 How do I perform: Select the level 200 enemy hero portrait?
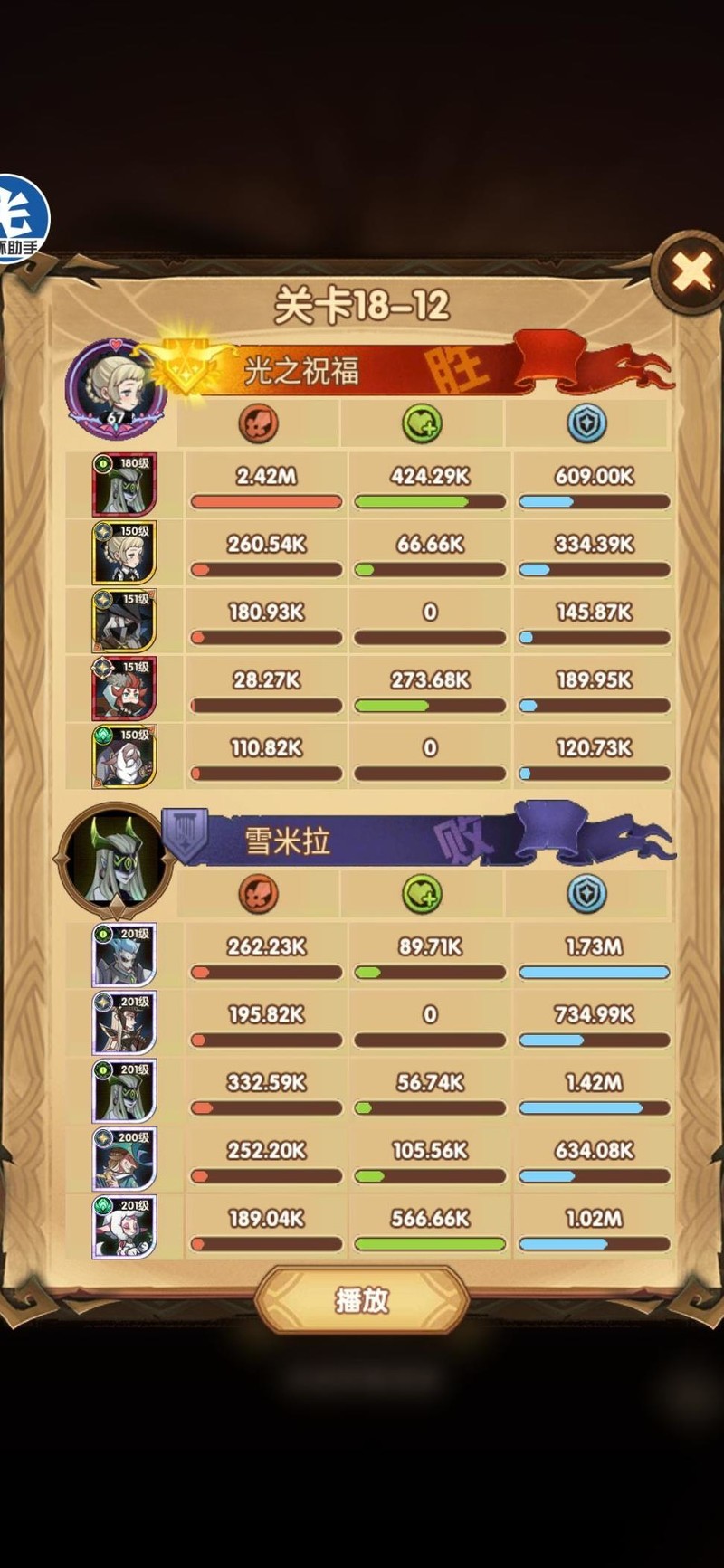pyautogui.click(x=124, y=1159)
